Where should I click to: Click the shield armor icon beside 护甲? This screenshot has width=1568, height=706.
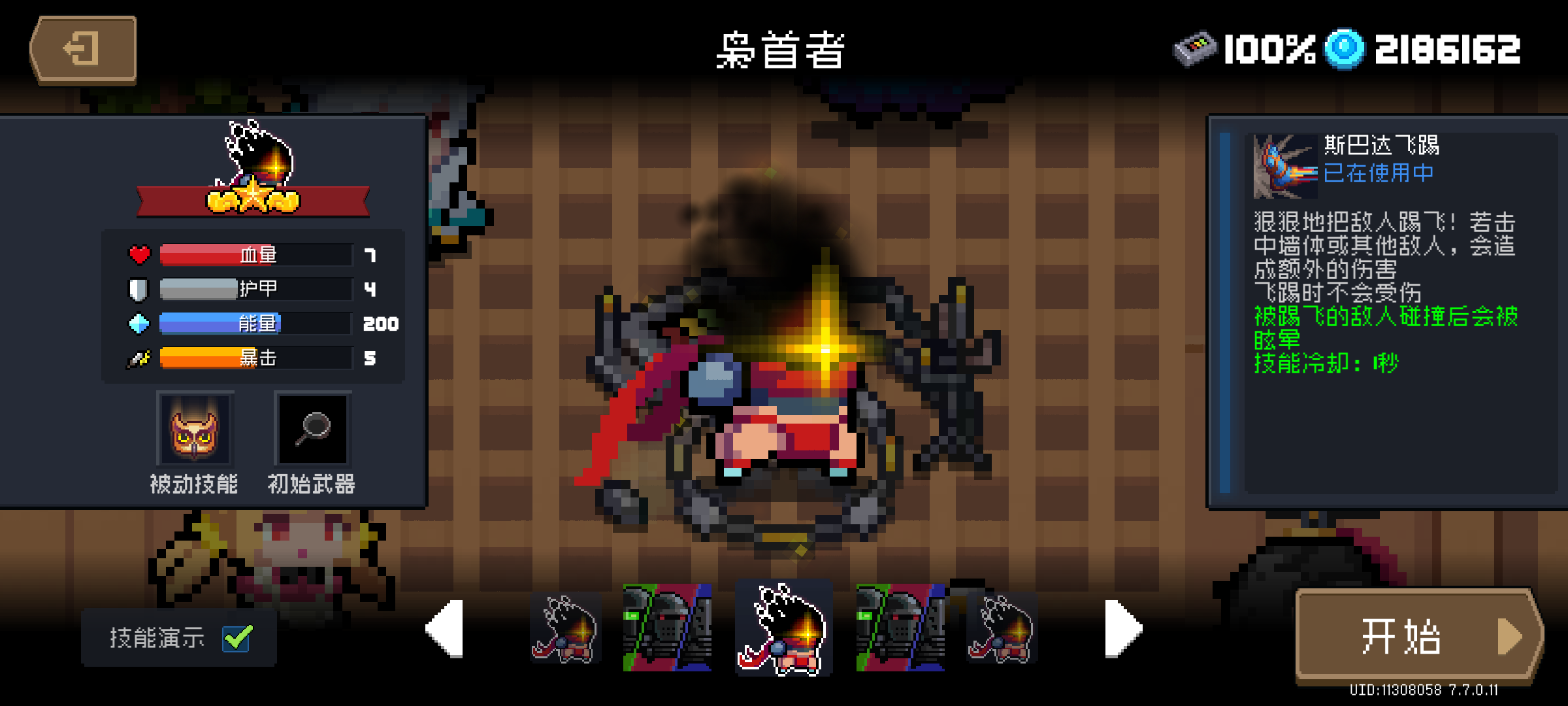coord(137,288)
